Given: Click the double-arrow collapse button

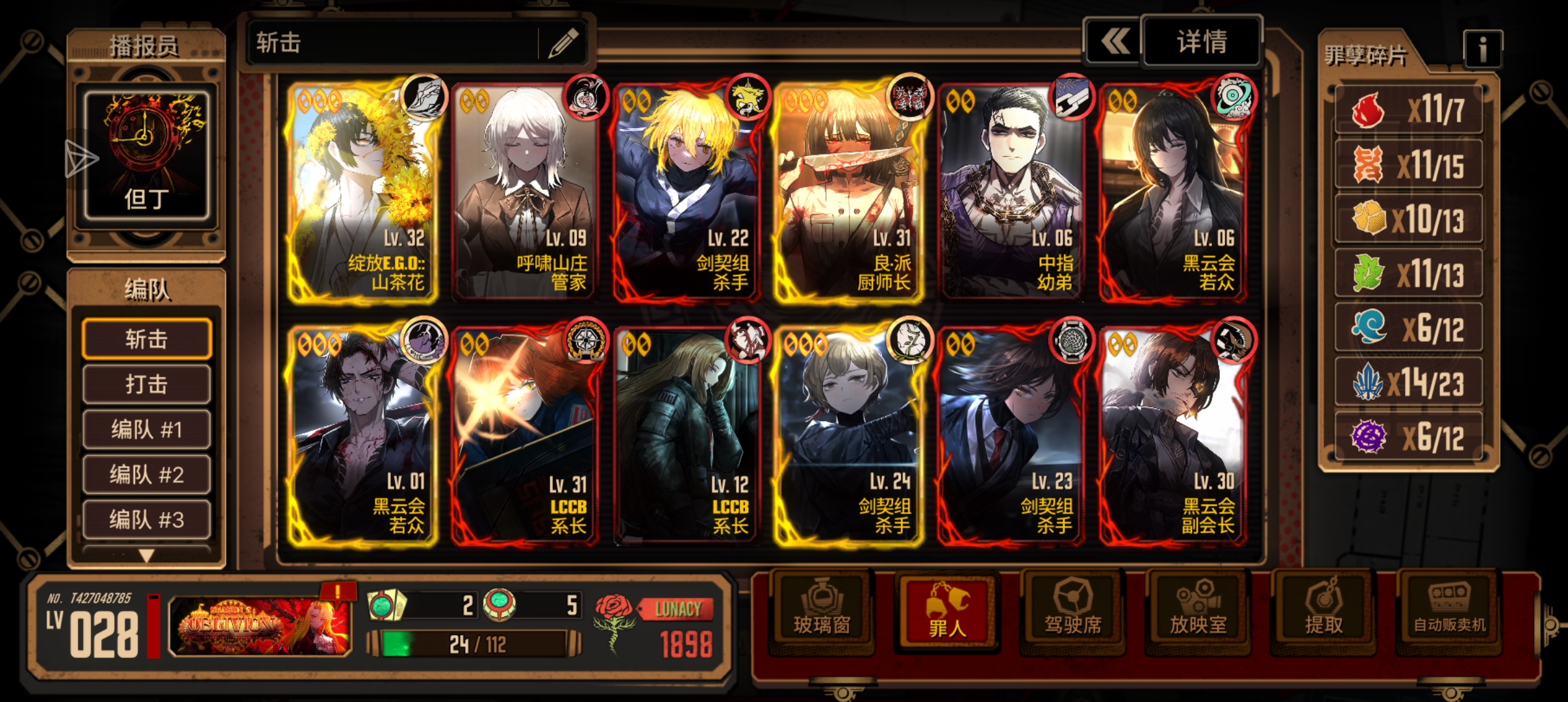Looking at the screenshot, I should click(x=1115, y=42).
